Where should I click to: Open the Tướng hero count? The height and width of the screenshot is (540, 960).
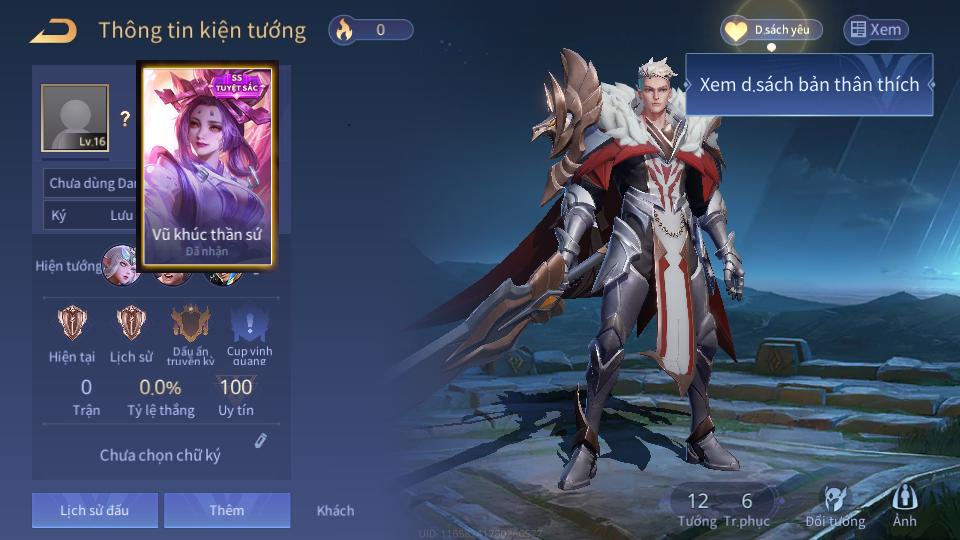tap(697, 508)
